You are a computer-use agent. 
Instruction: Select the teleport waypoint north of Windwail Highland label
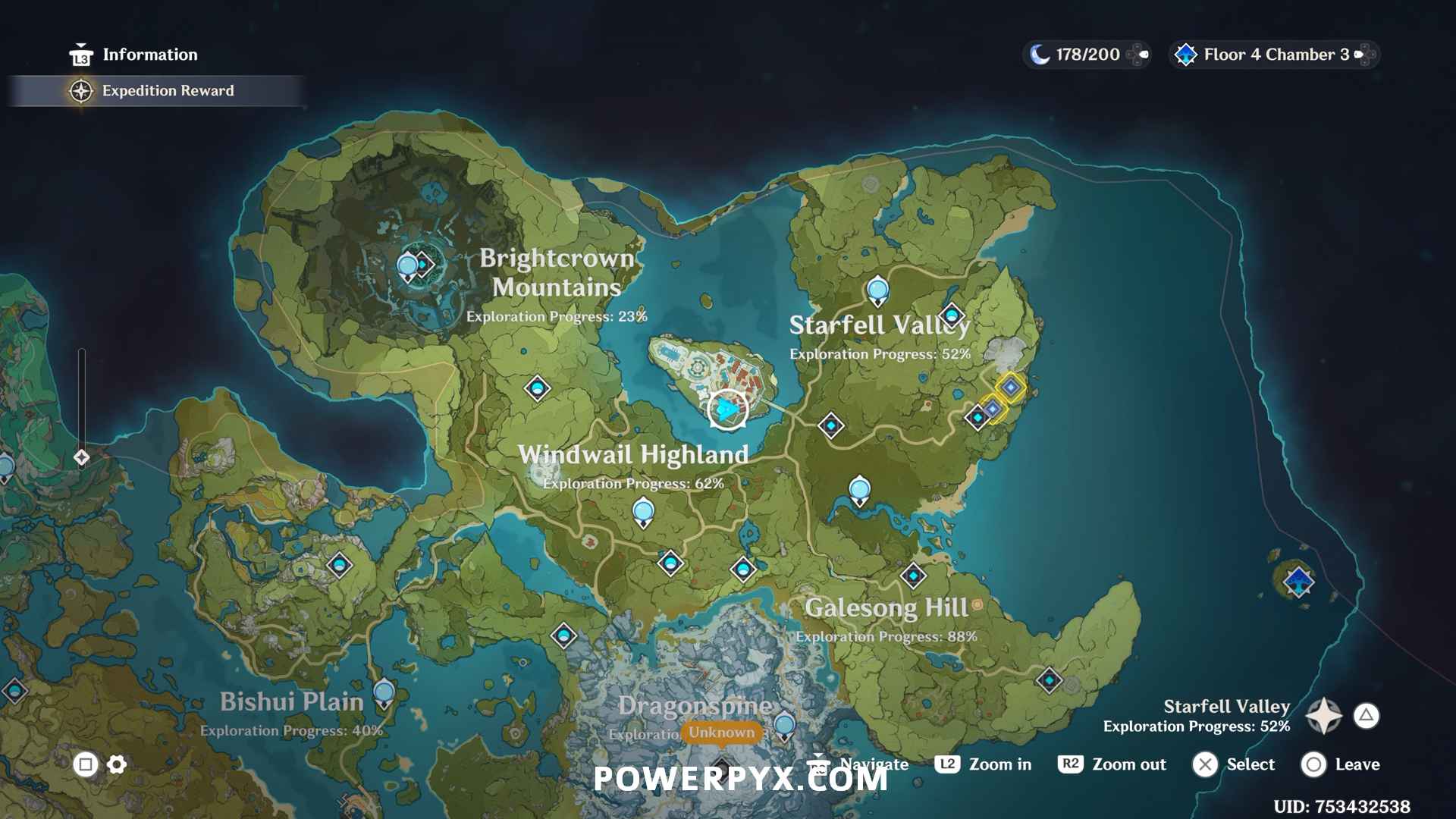click(x=538, y=389)
